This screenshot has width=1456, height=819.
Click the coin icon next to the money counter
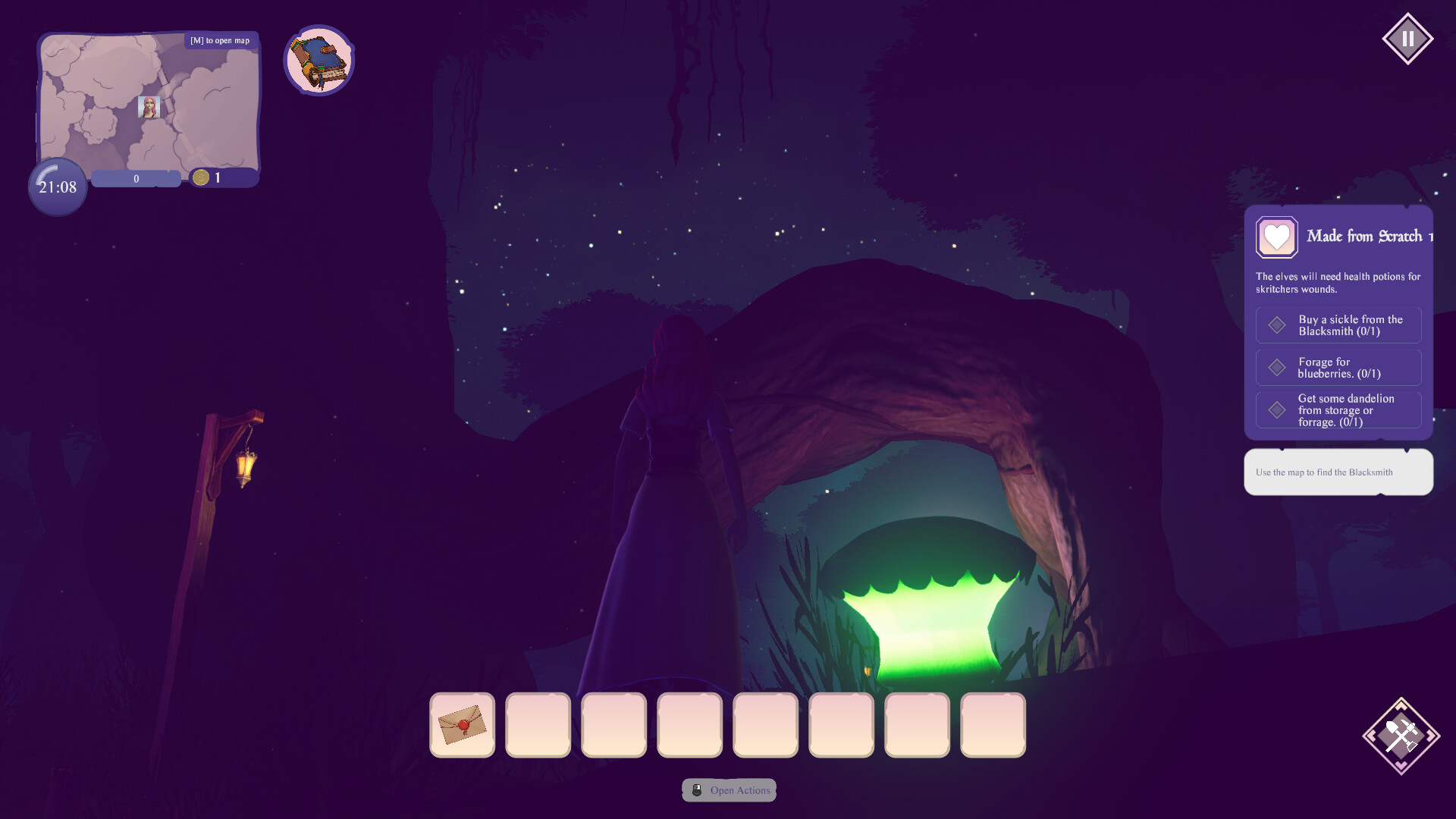[x=201, y=178]
